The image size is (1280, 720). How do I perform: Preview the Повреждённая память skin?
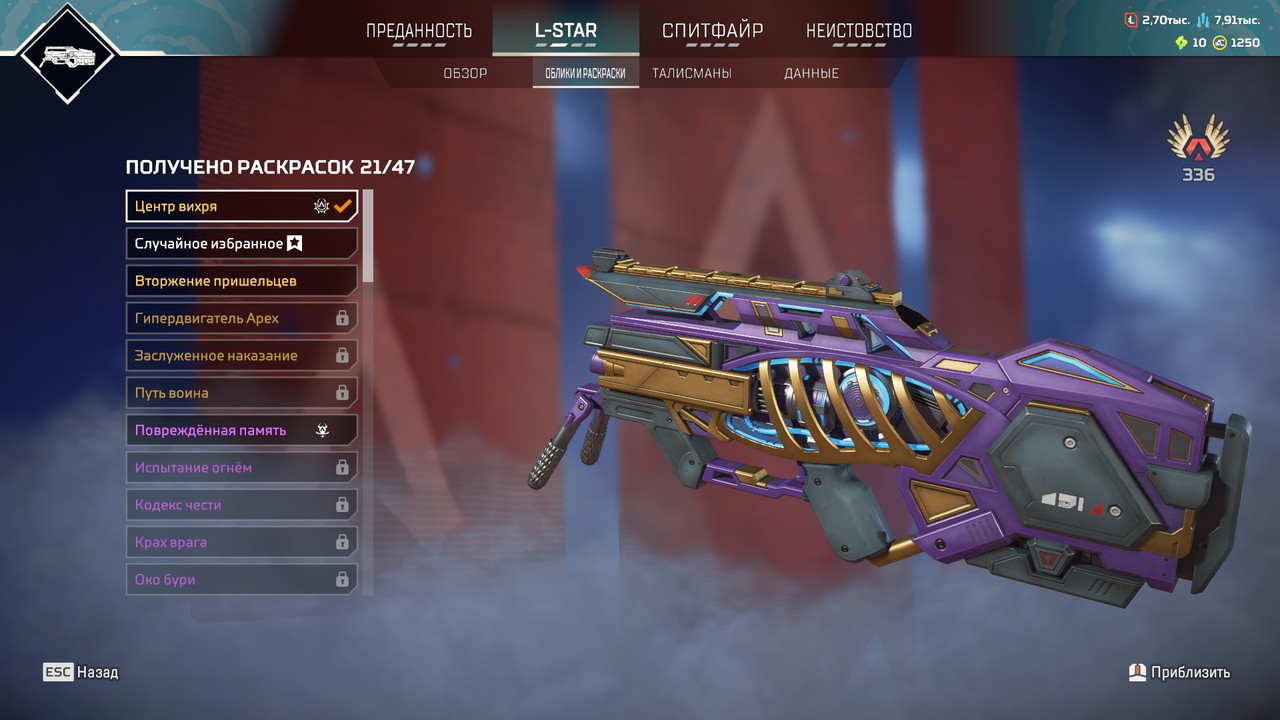coord(241,430)
